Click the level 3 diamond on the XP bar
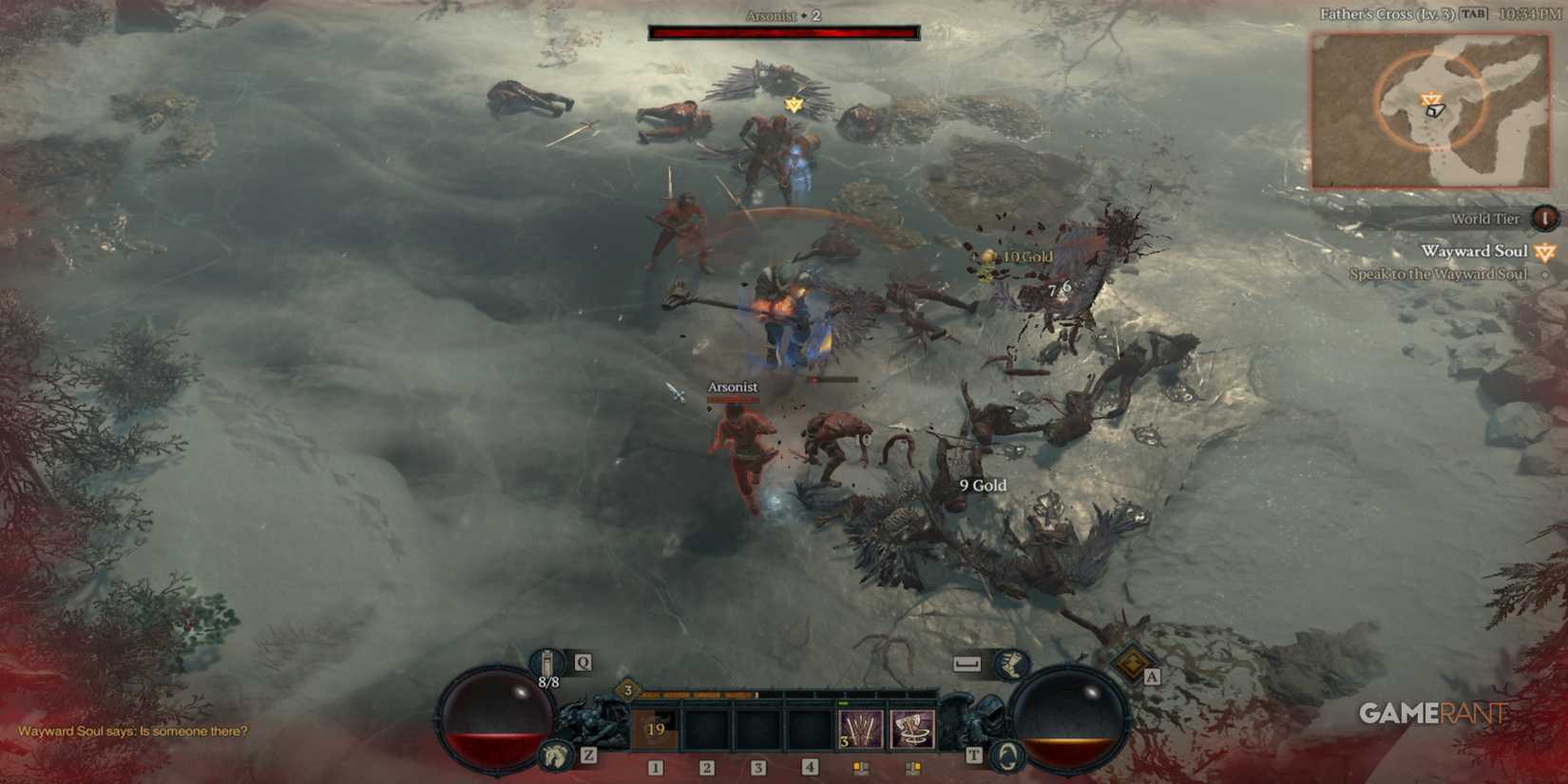This screenshot has width=1568, height=784. [625, 691]
